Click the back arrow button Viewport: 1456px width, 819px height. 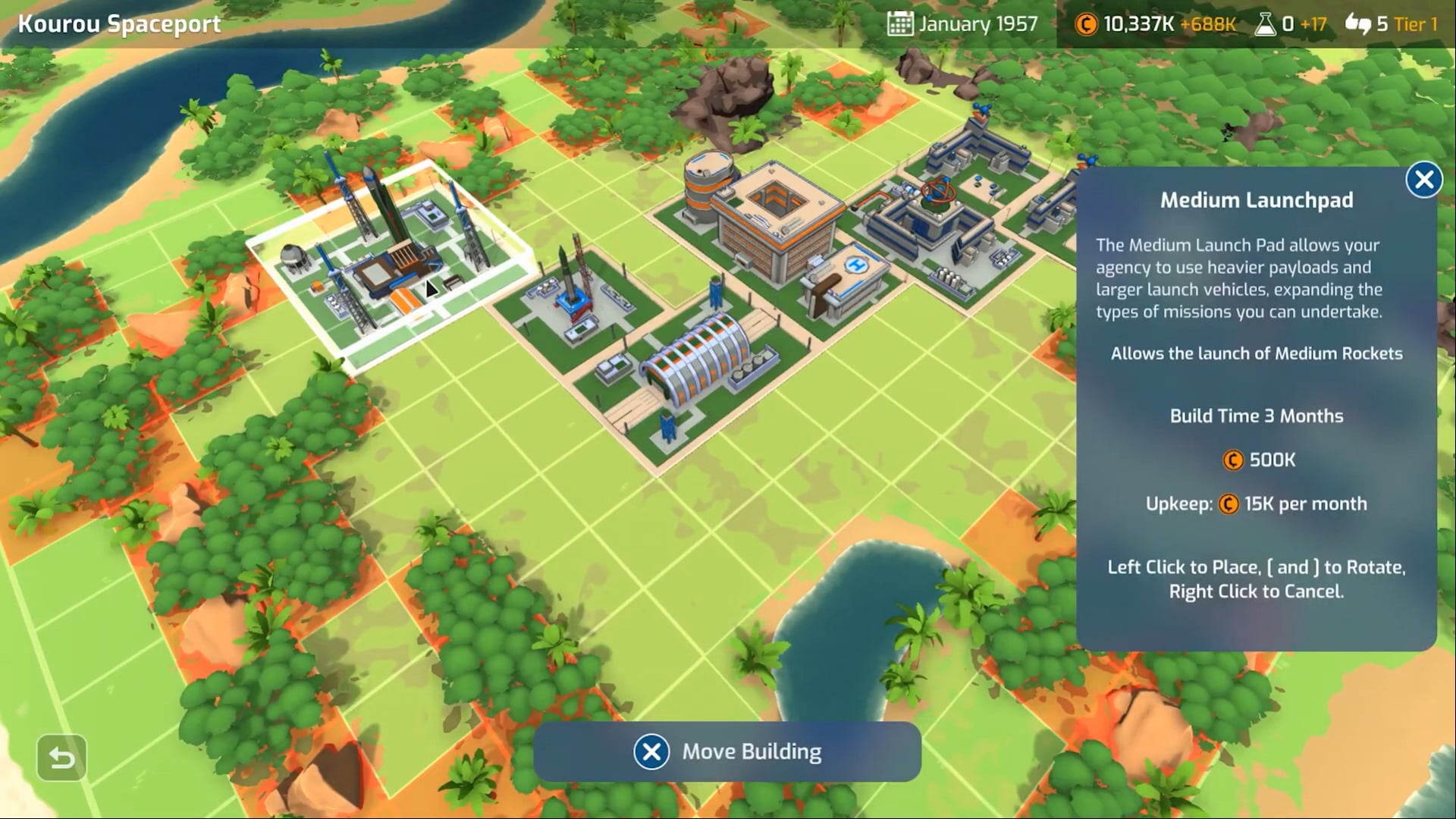(x=61, y=758)
